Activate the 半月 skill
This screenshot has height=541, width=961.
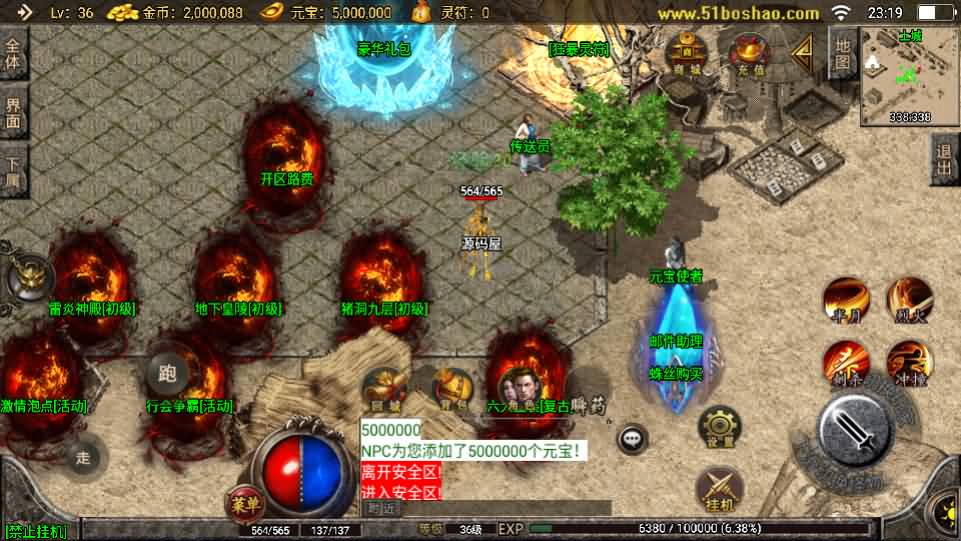pos(845,299)
